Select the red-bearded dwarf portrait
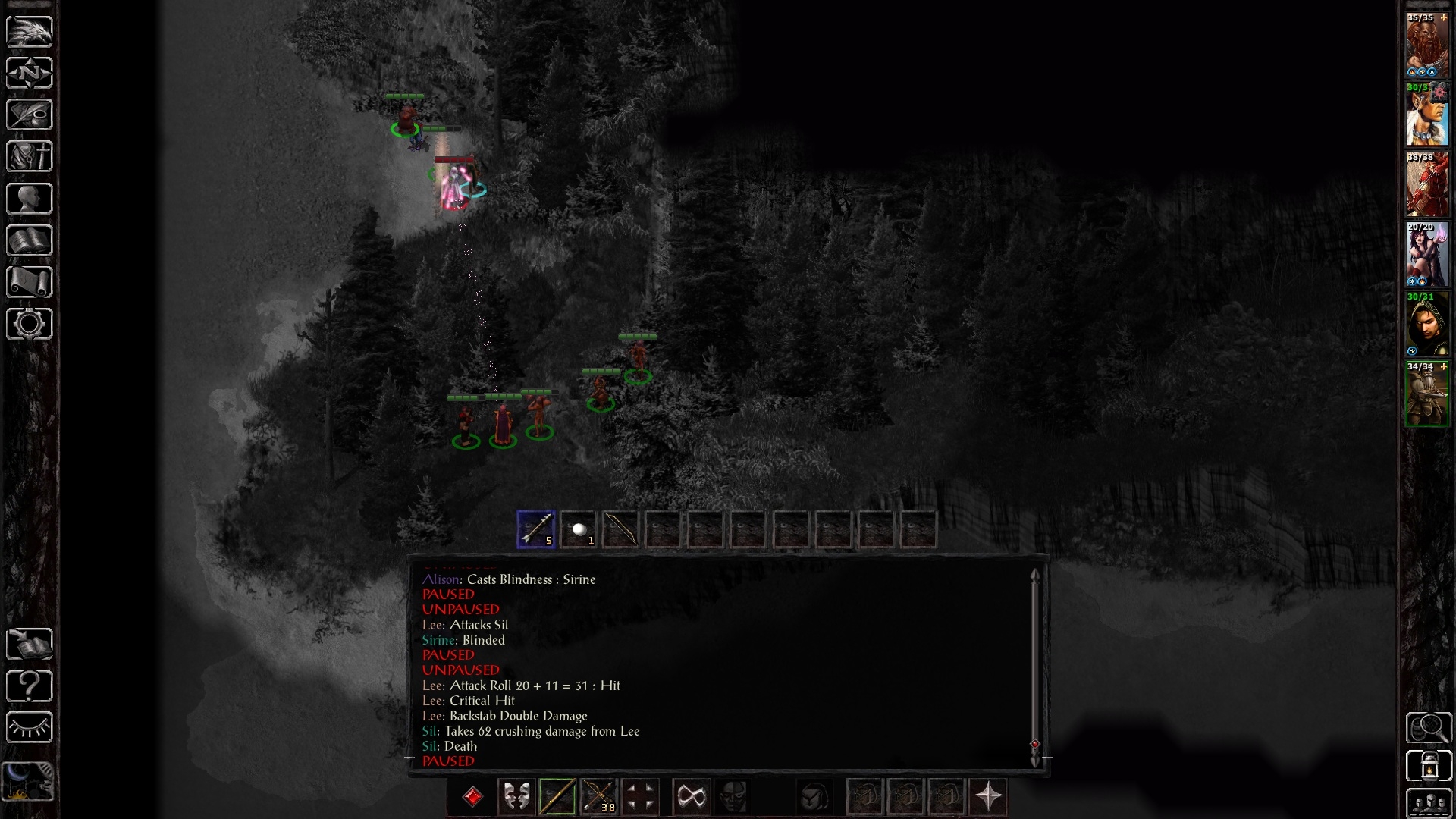This screenshot has height=819, width=1456. (x=1427, y=47)
